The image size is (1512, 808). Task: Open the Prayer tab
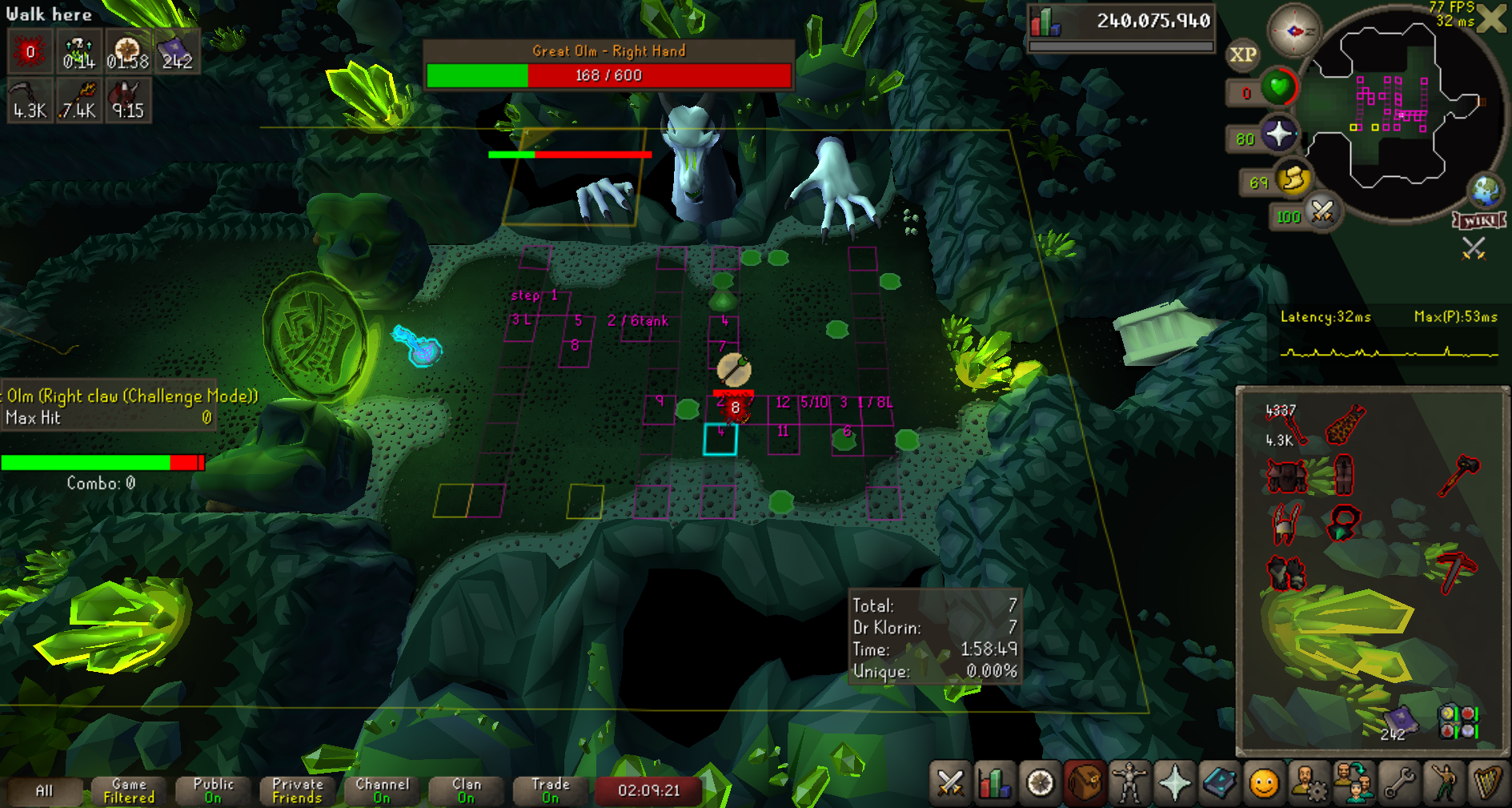1174,782
